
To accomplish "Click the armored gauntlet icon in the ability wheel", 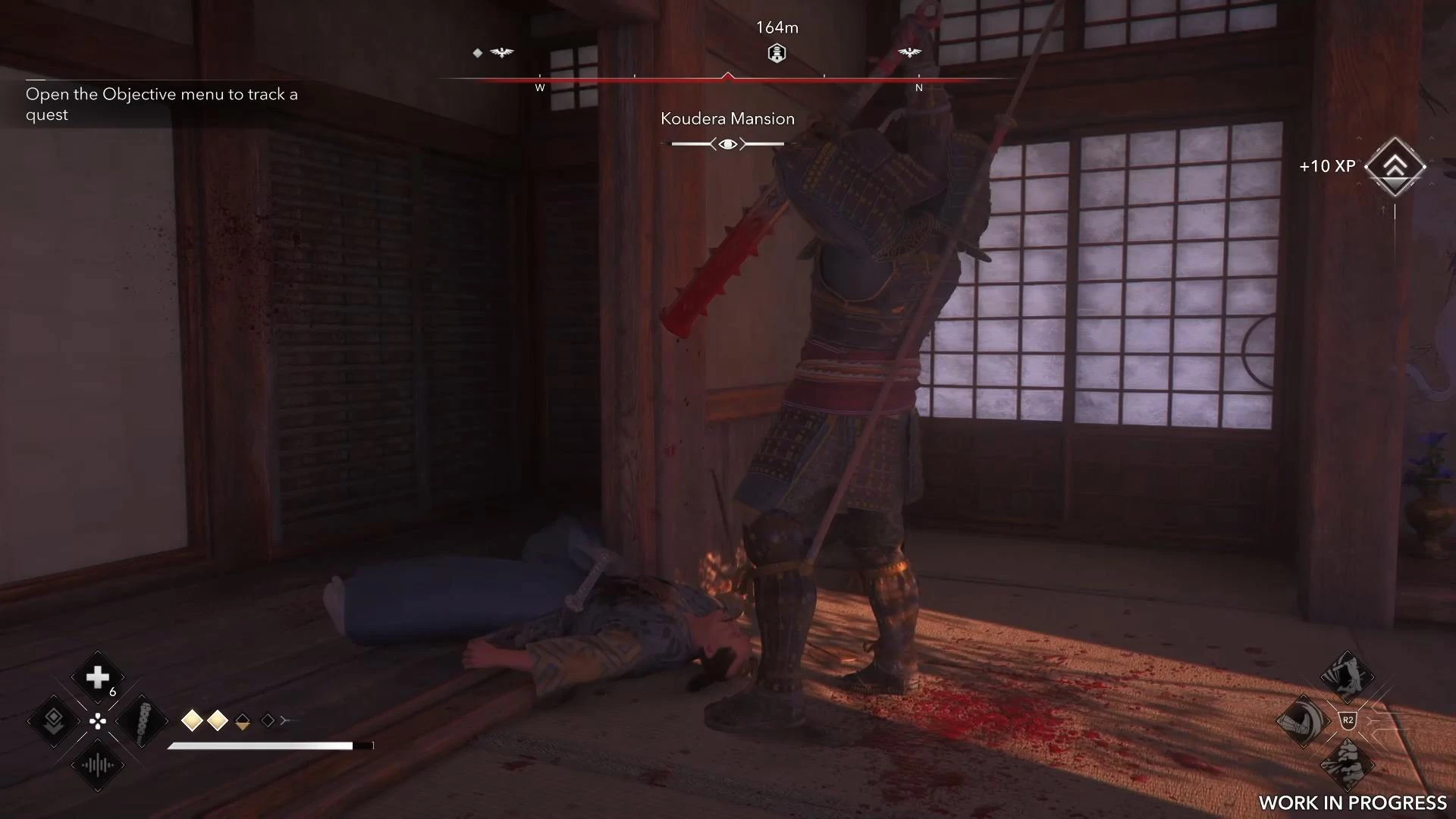I will 1304,721.
